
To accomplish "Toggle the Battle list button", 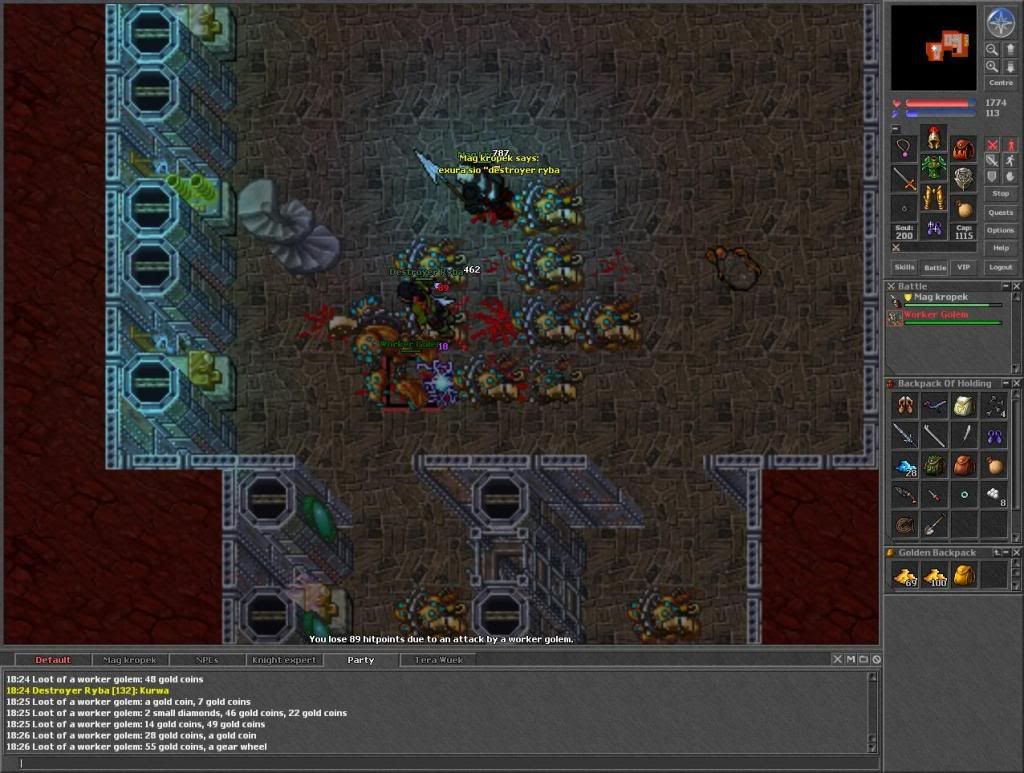I will click(934, 267).
